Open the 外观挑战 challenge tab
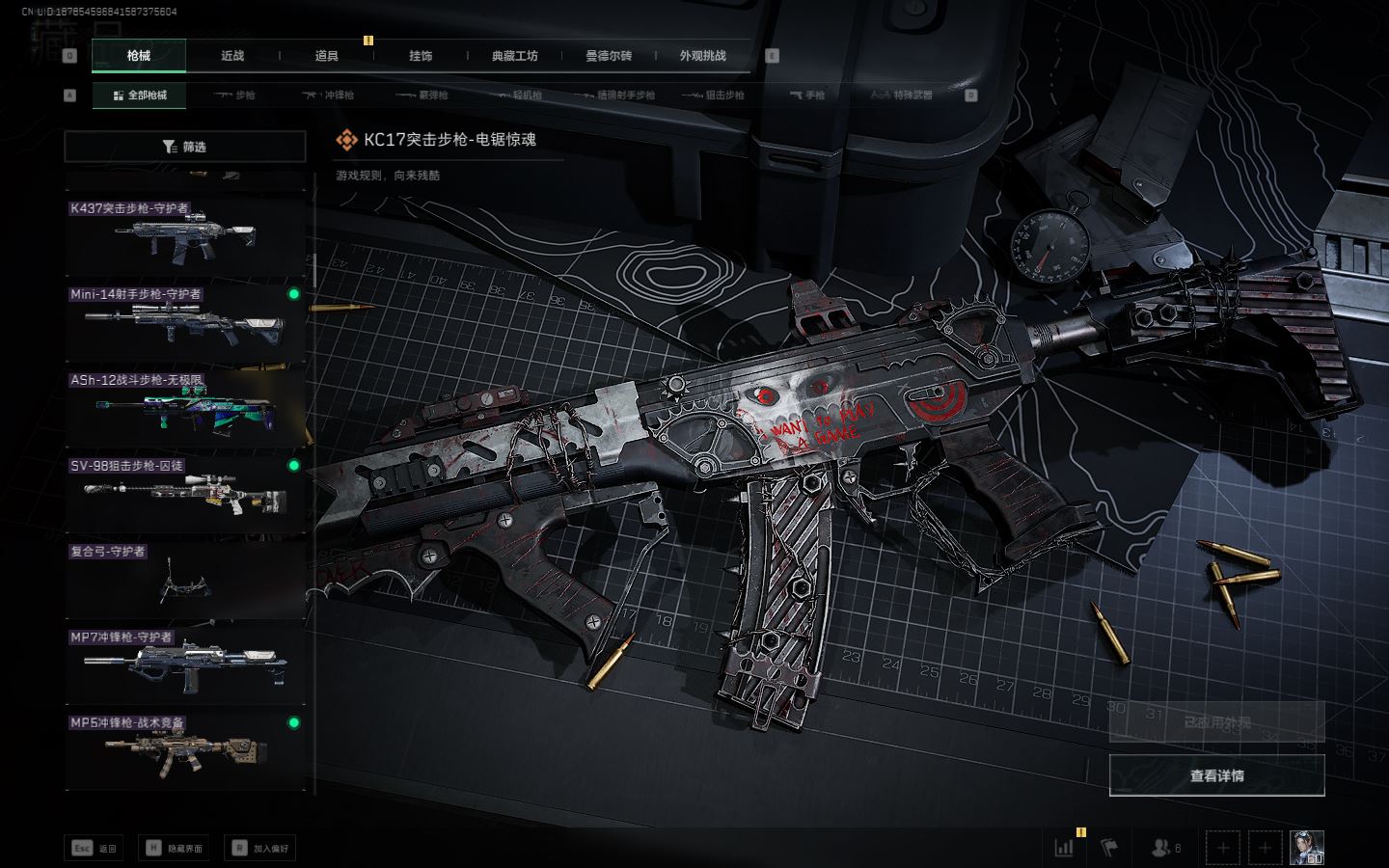1389x868 pixels. 702,56
